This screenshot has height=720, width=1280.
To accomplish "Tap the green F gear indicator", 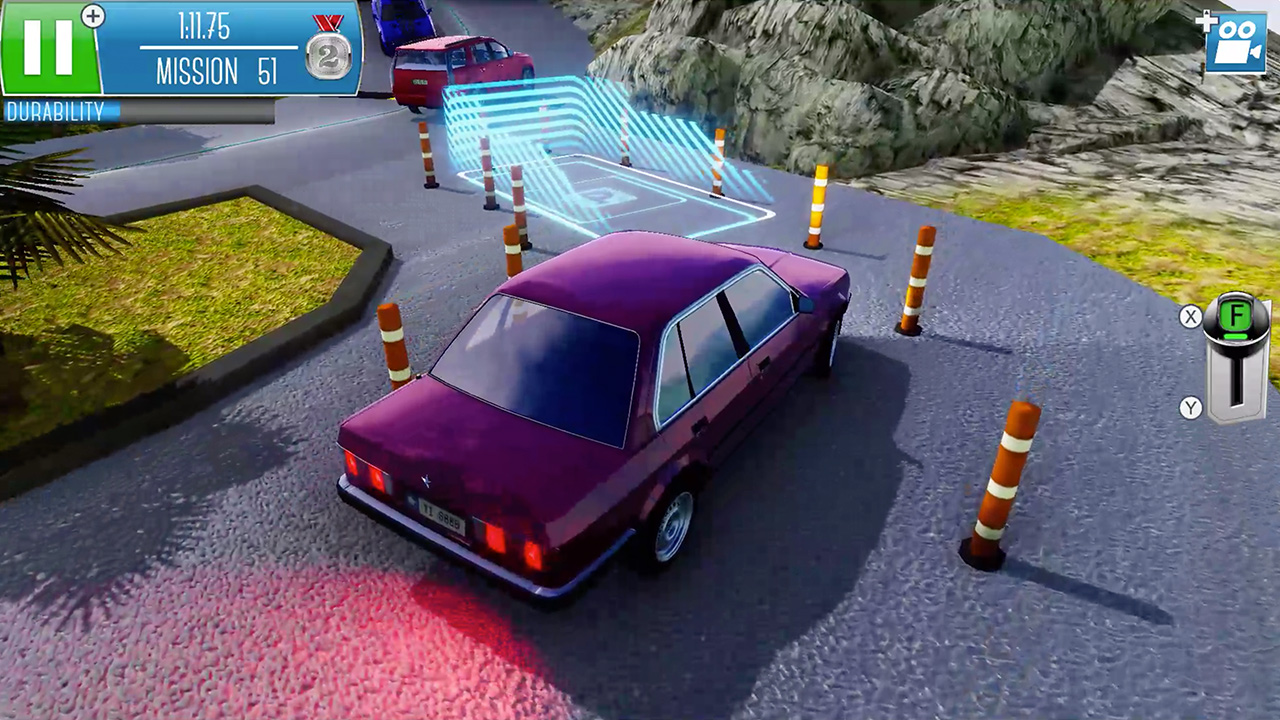I will (x=1235, y=317).
